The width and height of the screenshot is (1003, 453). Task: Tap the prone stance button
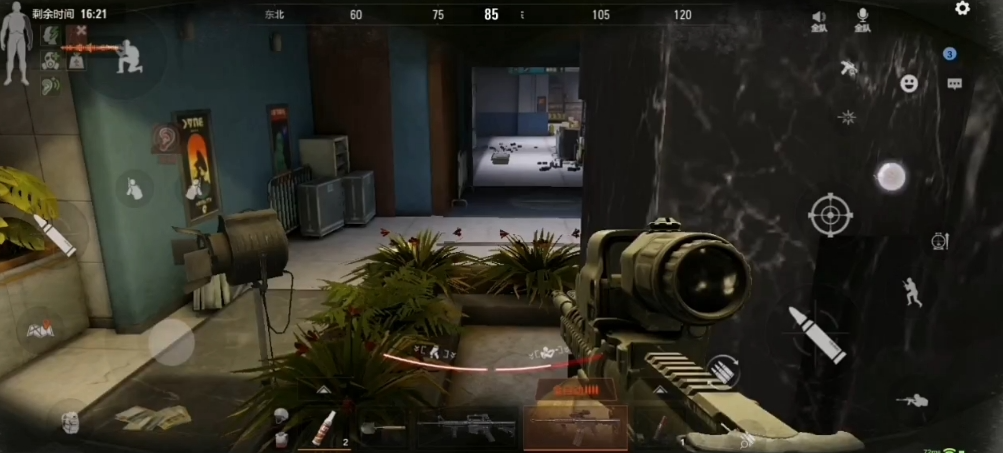[x=911, y=400]
